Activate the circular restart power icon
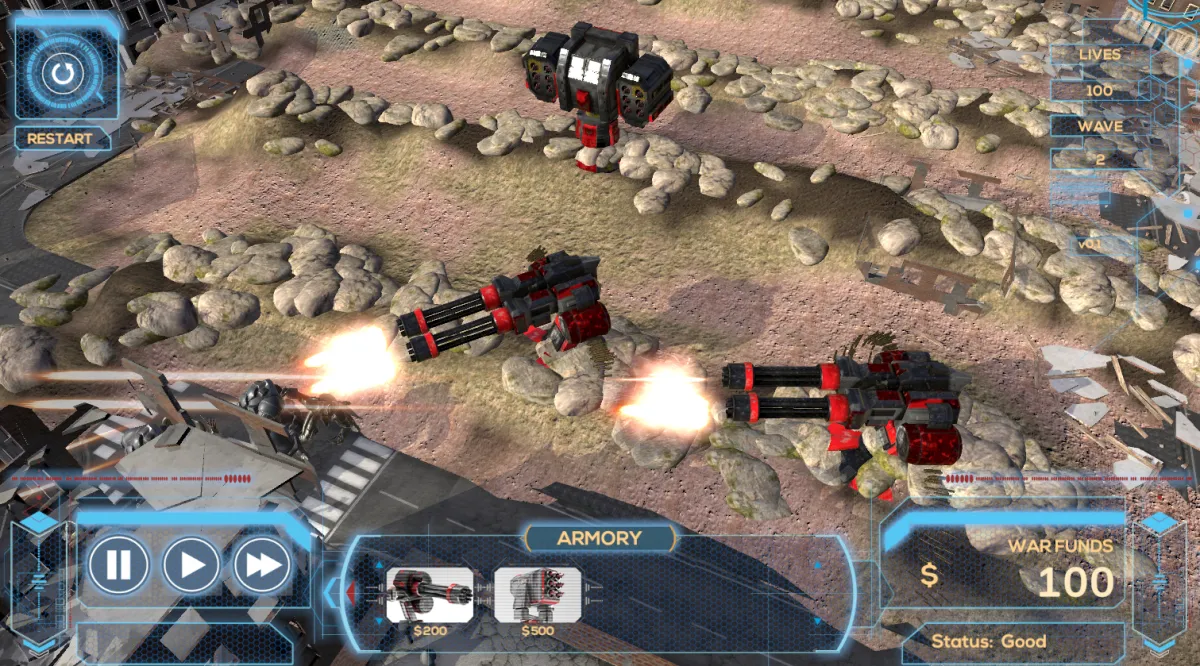The height and width of the screenshot is (666, 1200). 63,72
